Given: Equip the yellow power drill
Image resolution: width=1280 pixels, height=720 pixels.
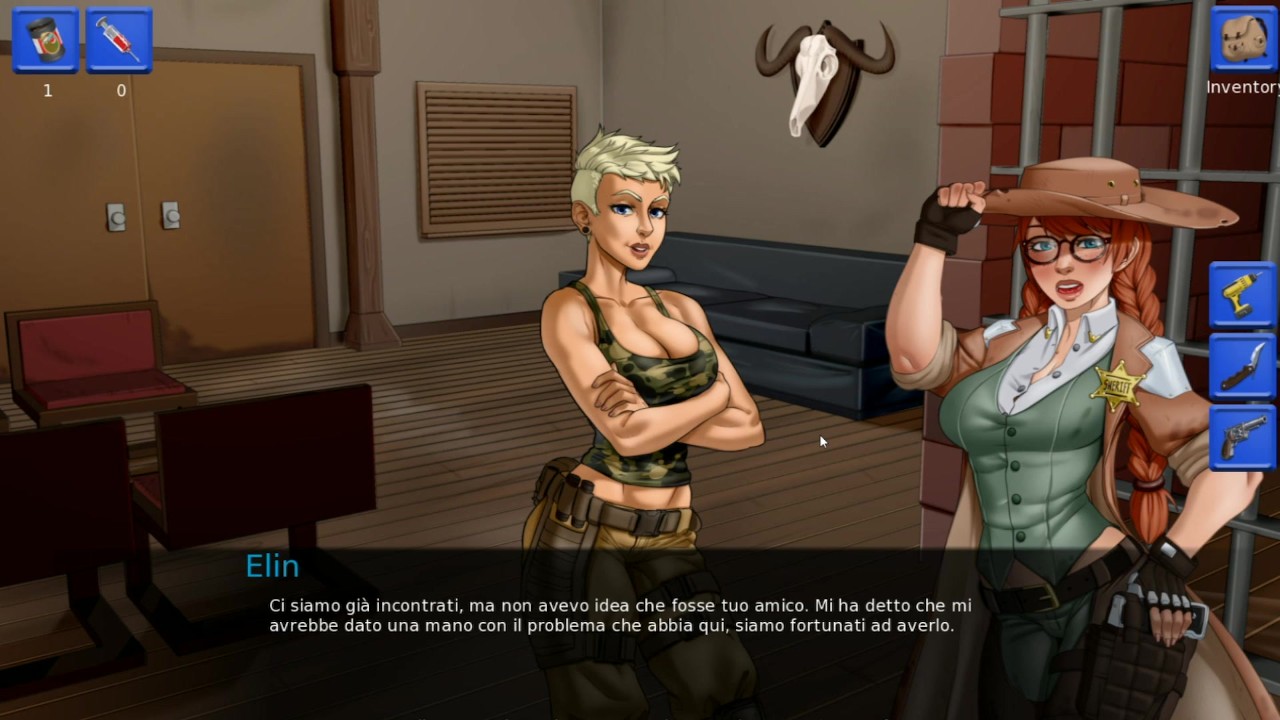Looking at the screenshot, I should [x=1242, y=295].
